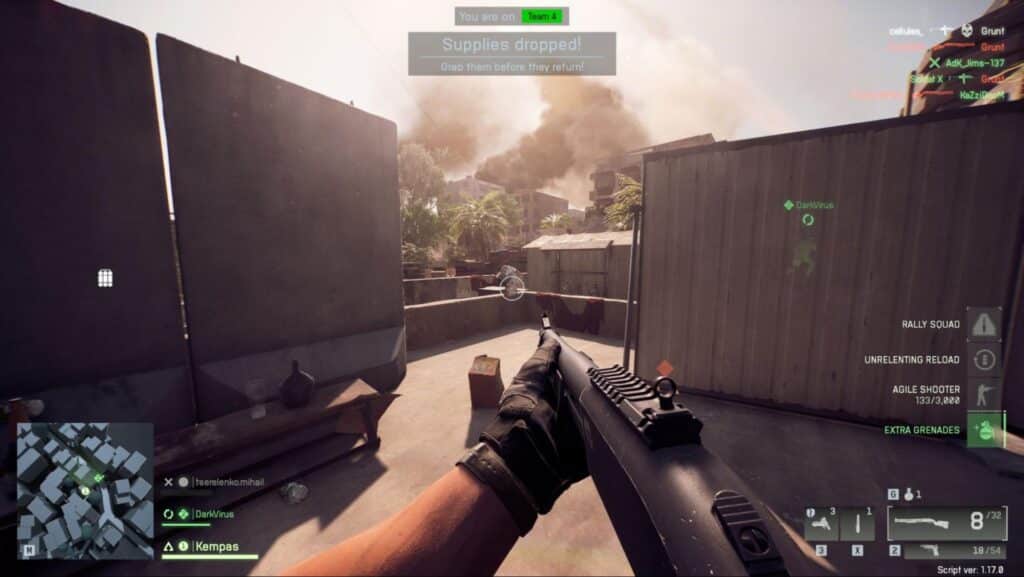This screenshot has width=1024, height=577.
Task: Select the Rally Squad perk icon
Action: 984,324
